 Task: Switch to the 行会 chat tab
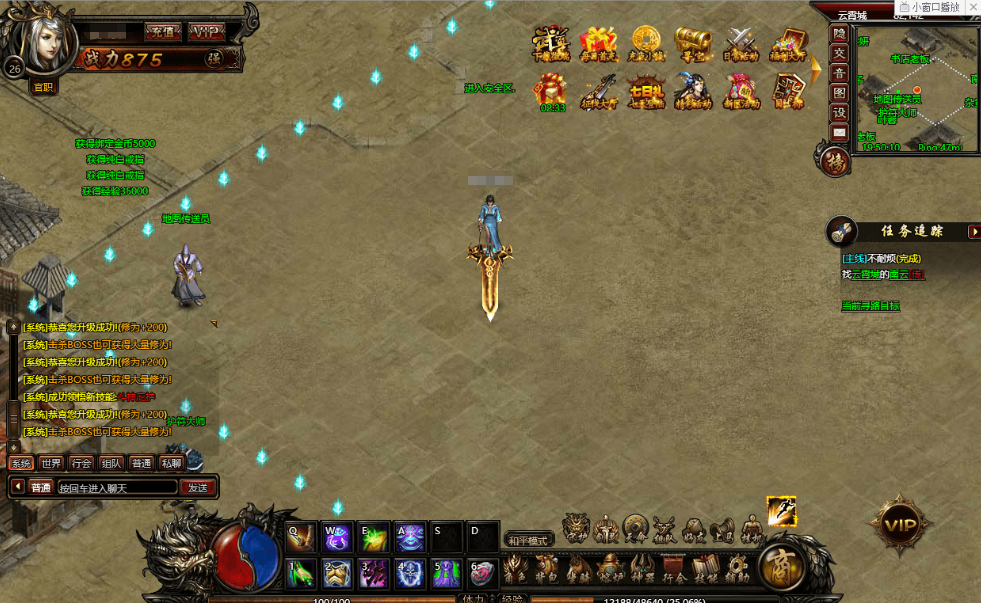81,463
